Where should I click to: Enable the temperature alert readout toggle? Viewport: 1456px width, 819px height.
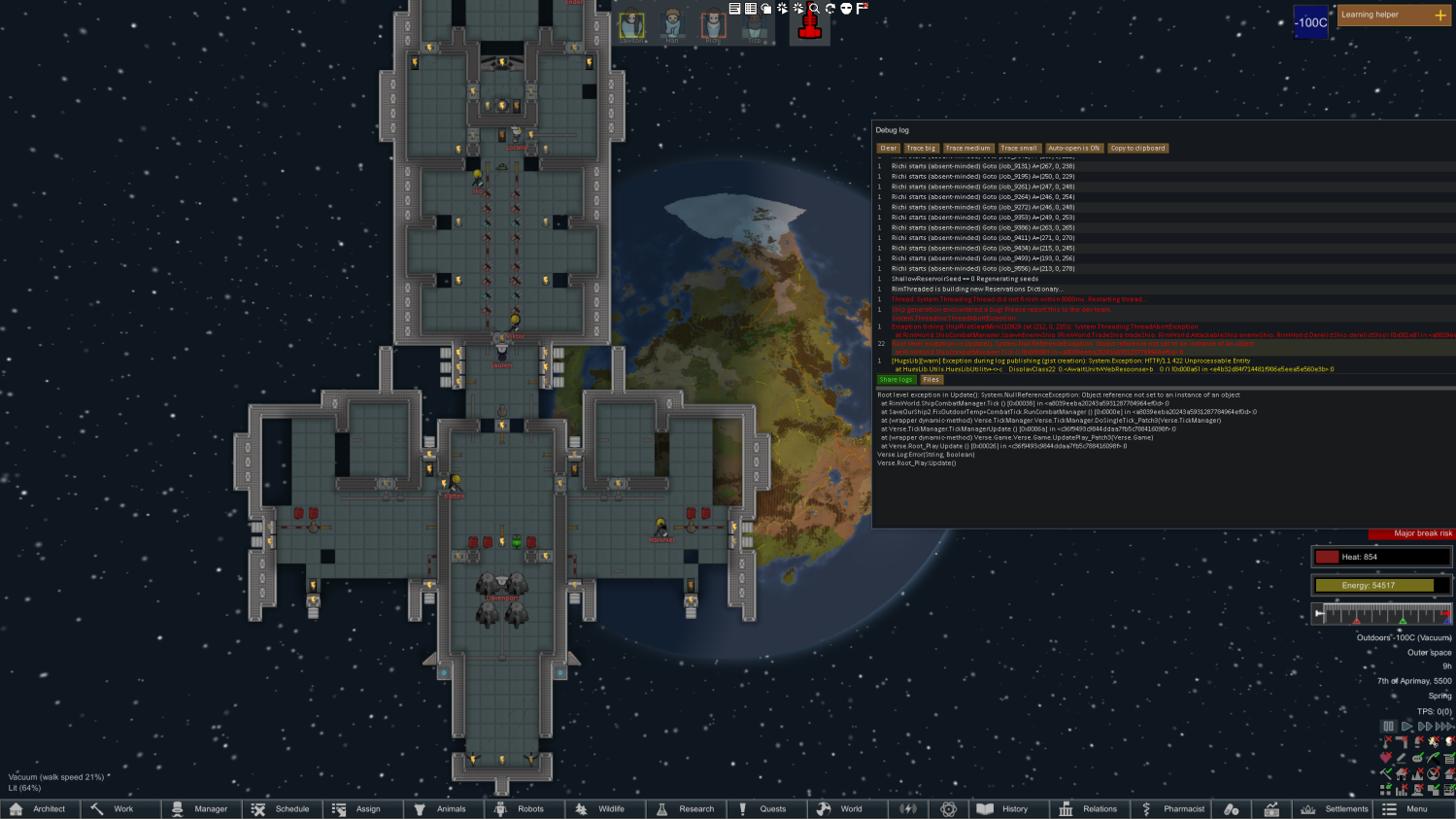point(1385,742)
